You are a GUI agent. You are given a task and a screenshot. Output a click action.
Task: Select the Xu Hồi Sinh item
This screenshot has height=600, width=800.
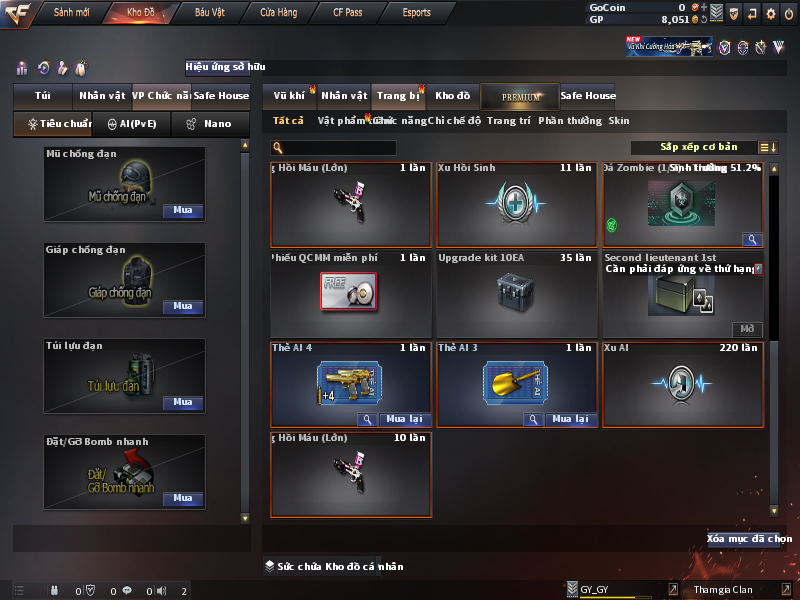tap(516, 204)
